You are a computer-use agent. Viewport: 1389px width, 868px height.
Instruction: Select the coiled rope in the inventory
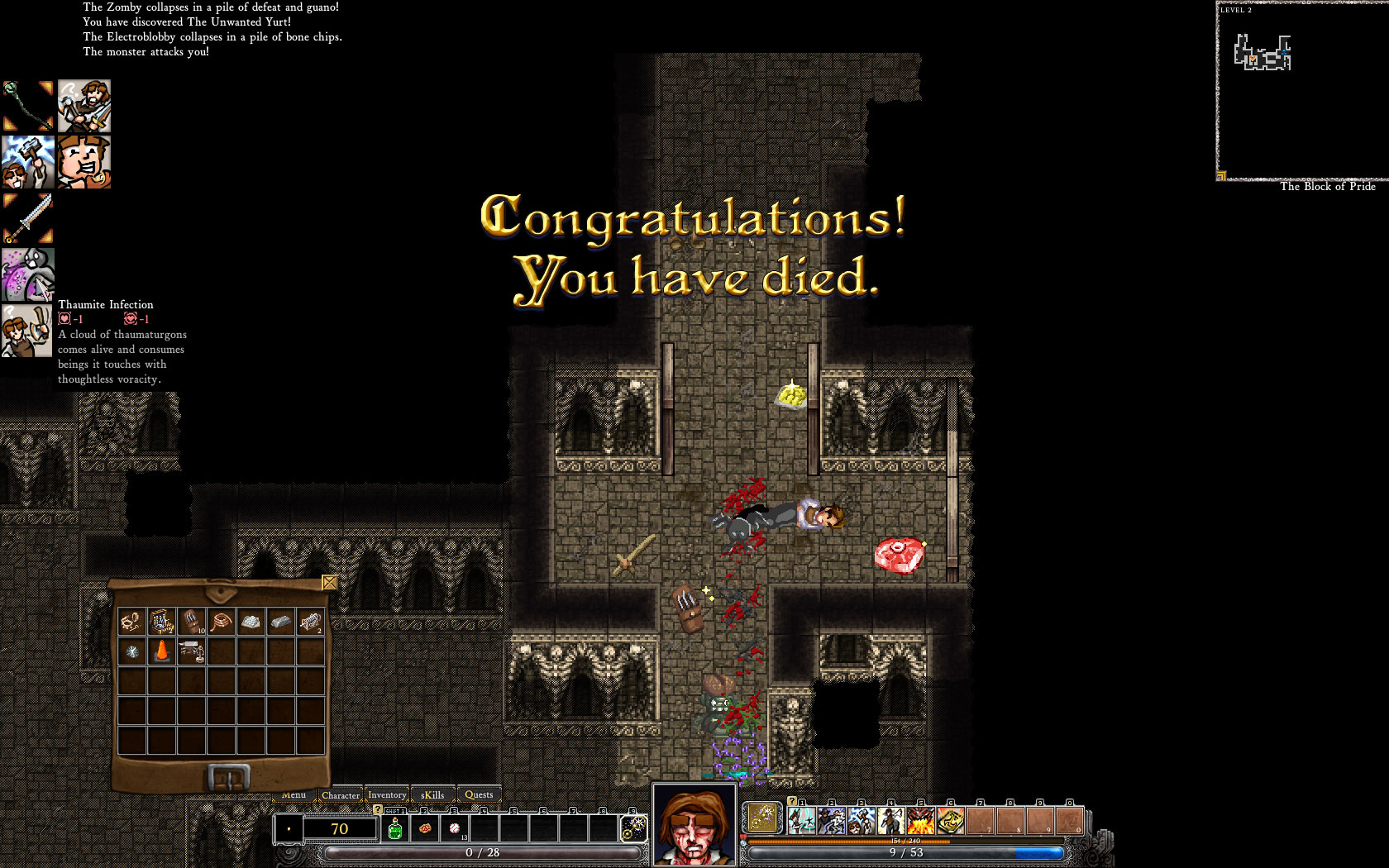[x=221, y=622]
